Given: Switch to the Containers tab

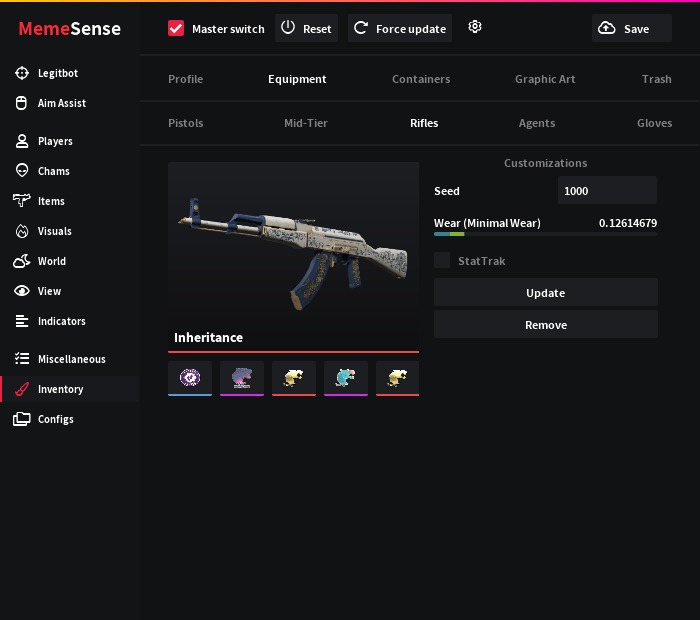Looking at the screenshot, I should click(421, 79).
